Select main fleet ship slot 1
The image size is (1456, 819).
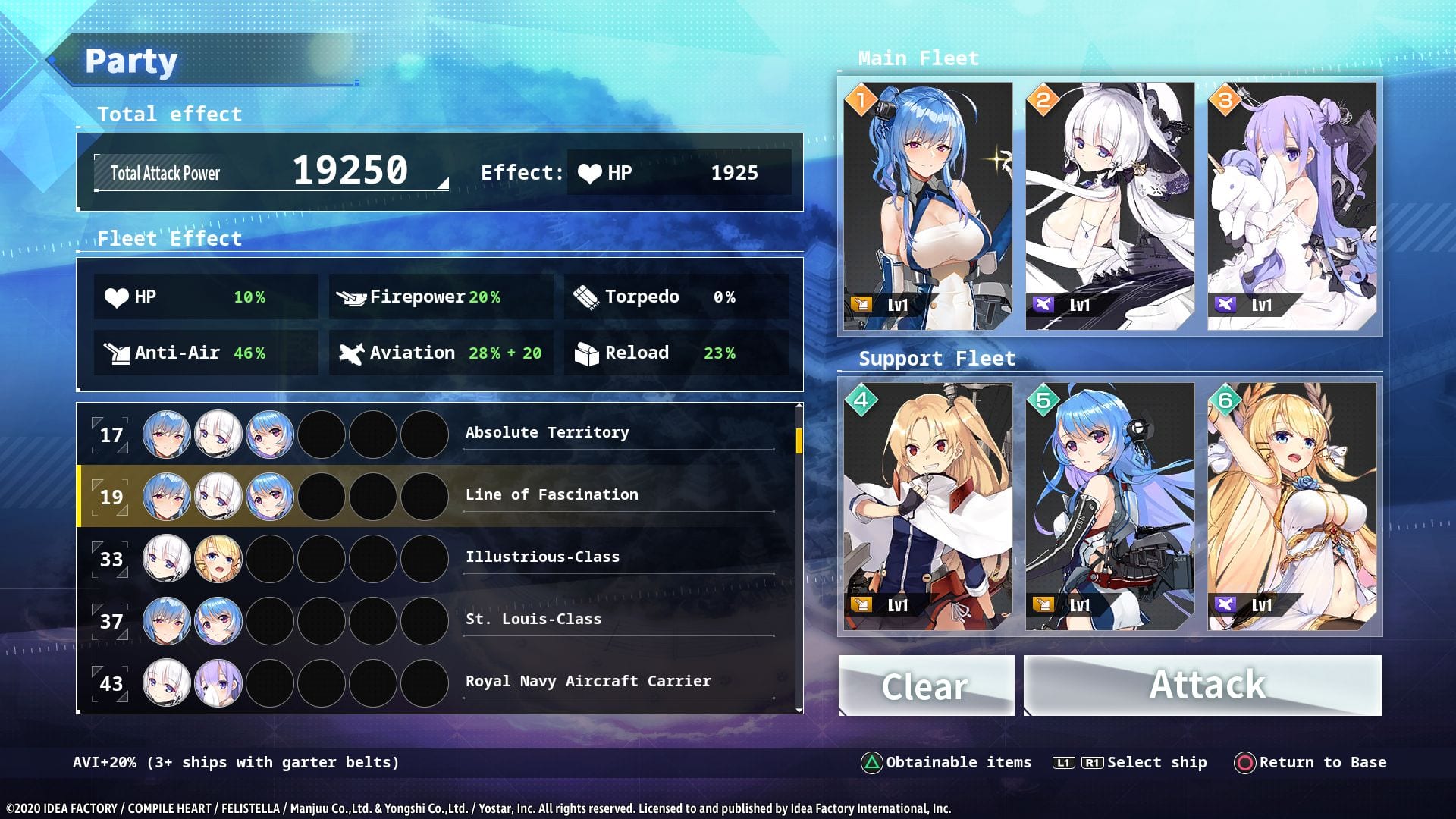(928, 206)
